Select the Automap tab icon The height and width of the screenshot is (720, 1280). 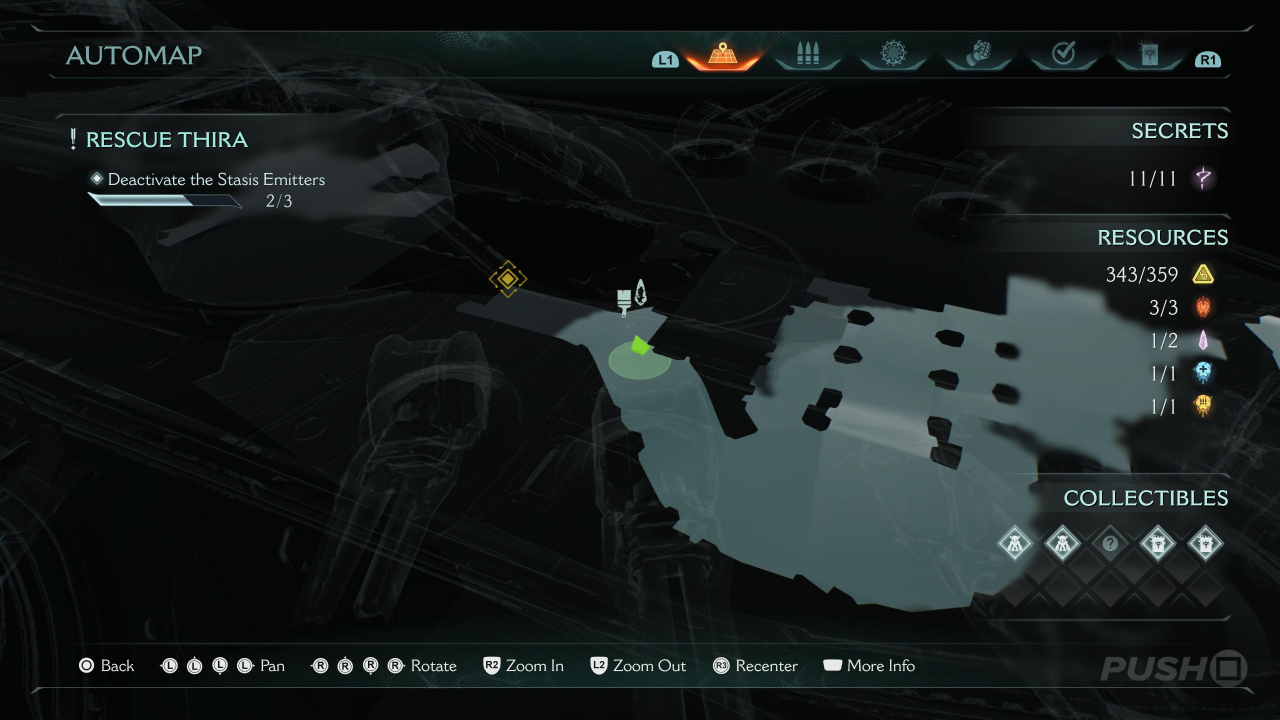pyautogui.click(x=722, y=55)
